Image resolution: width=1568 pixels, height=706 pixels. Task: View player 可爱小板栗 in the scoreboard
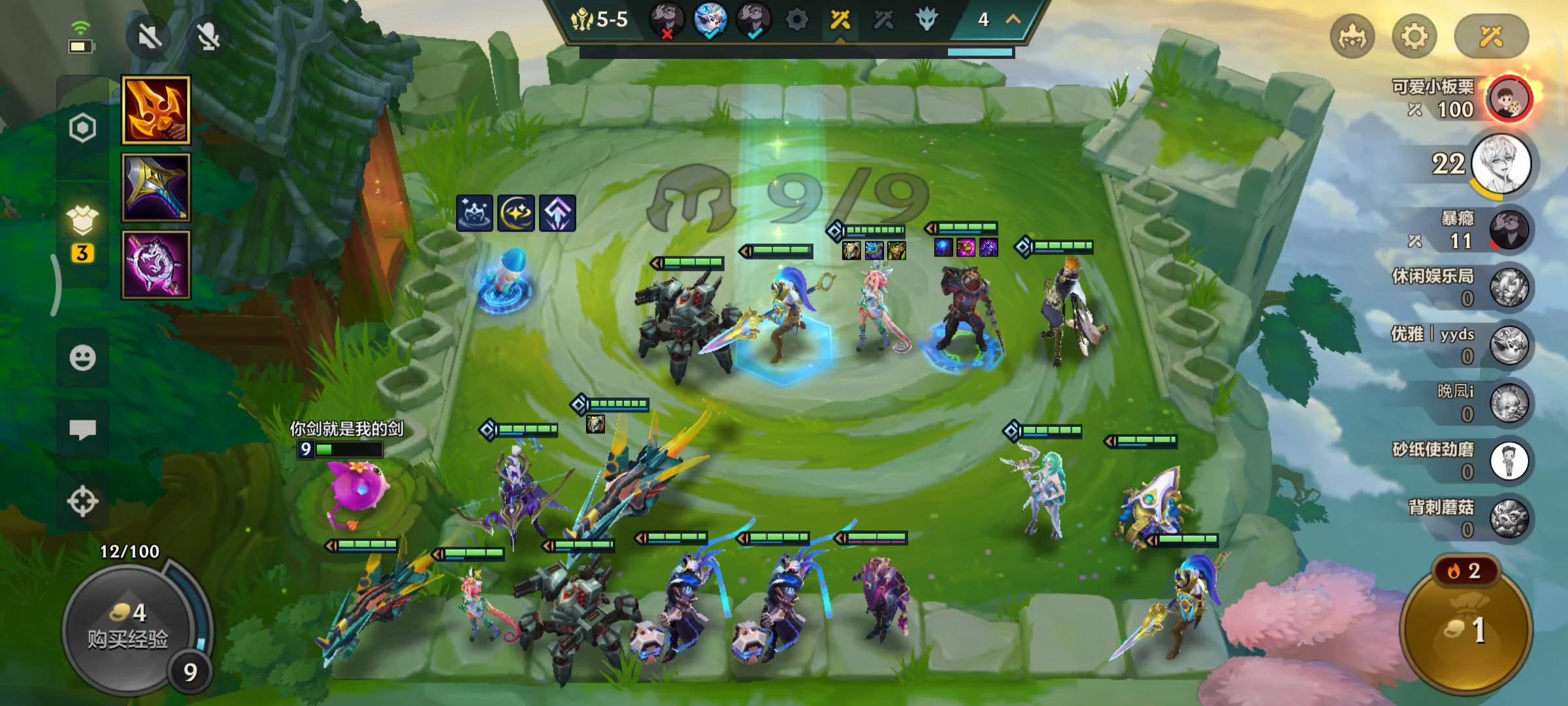click(x=1509, y=99)
